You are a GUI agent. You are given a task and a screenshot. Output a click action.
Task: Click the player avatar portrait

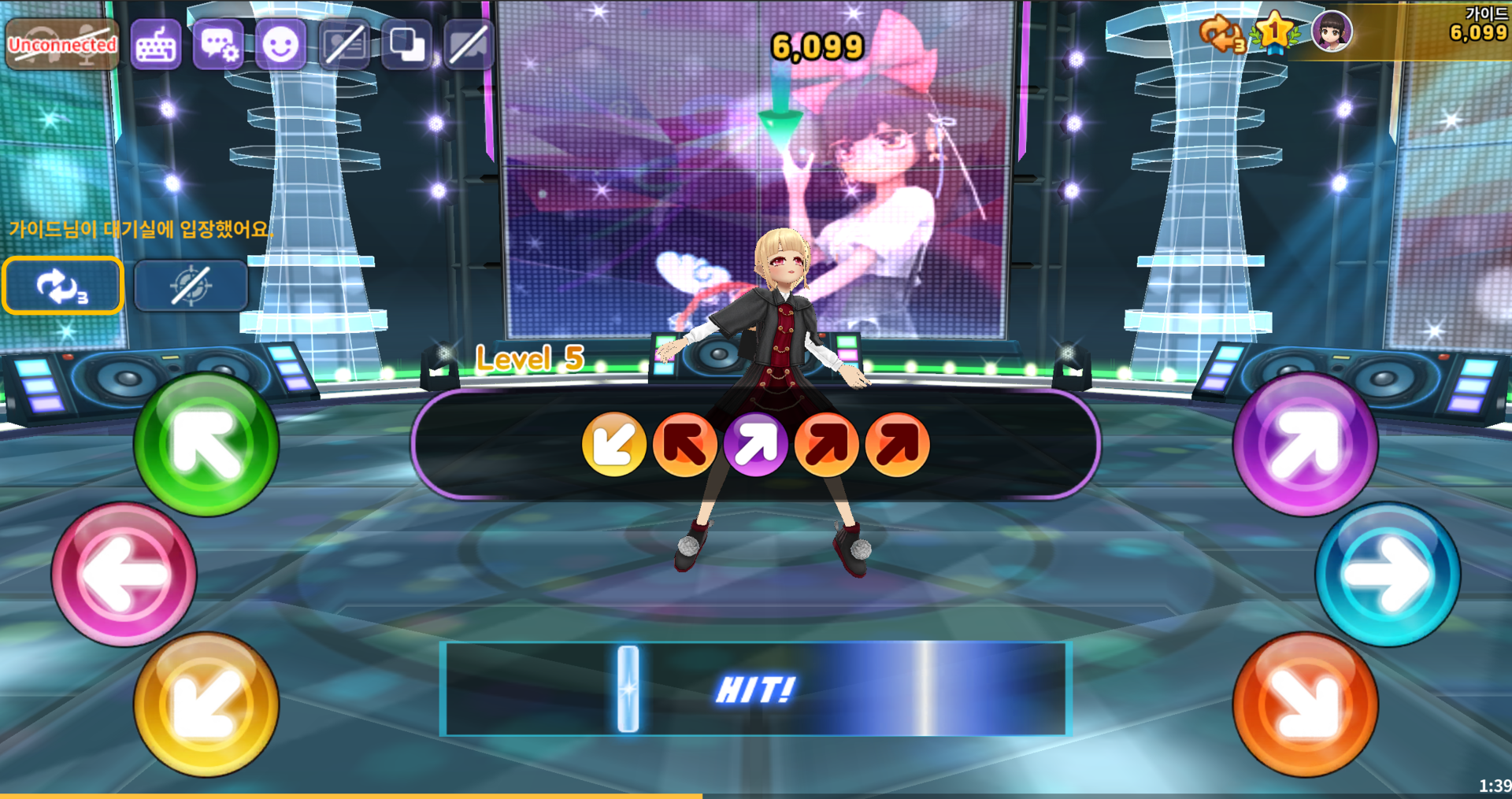[x=1331, y=32]
